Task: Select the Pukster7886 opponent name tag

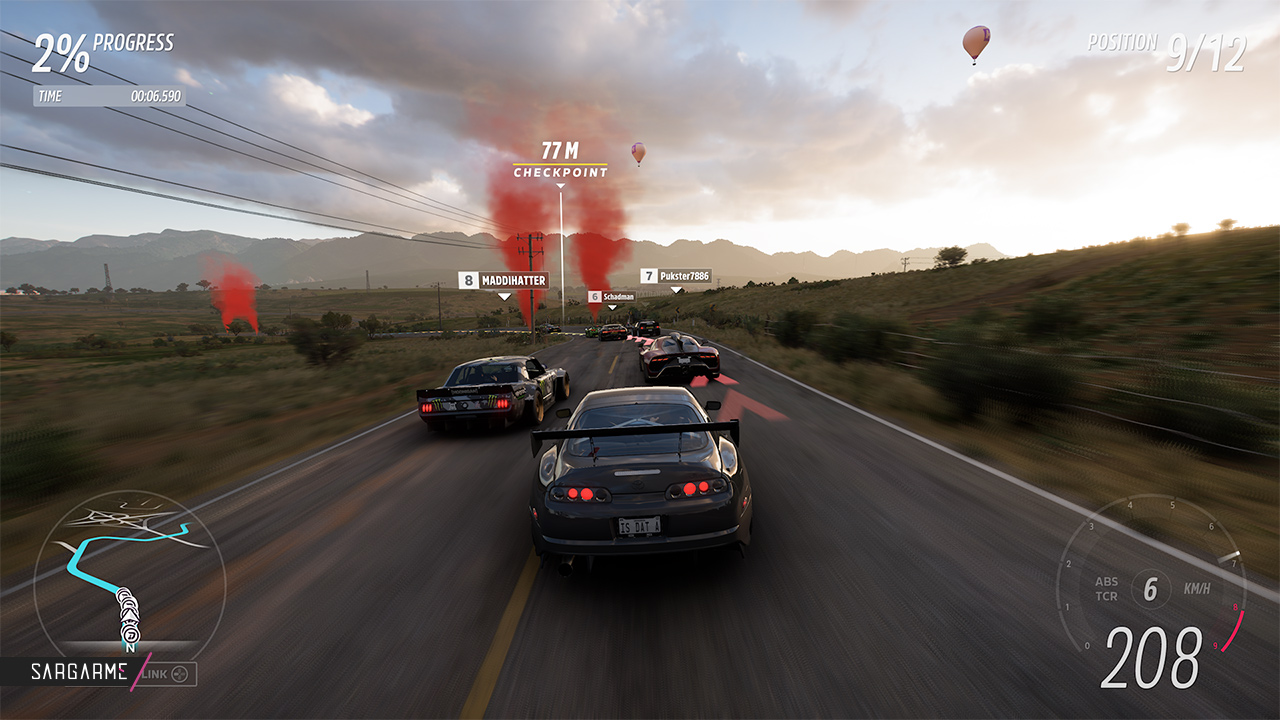Action: (x=676, y=276)
